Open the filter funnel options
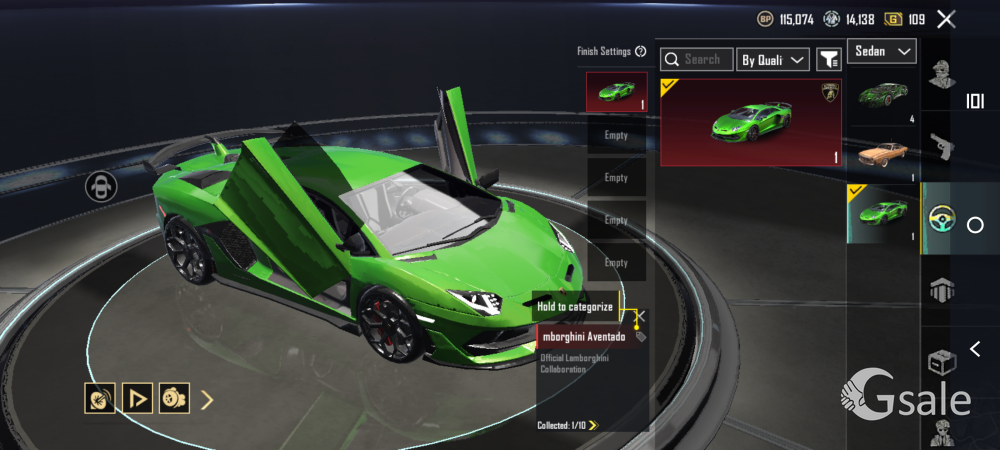The height and width of the screenshot is (450, 1000). (x=829, y=60)
